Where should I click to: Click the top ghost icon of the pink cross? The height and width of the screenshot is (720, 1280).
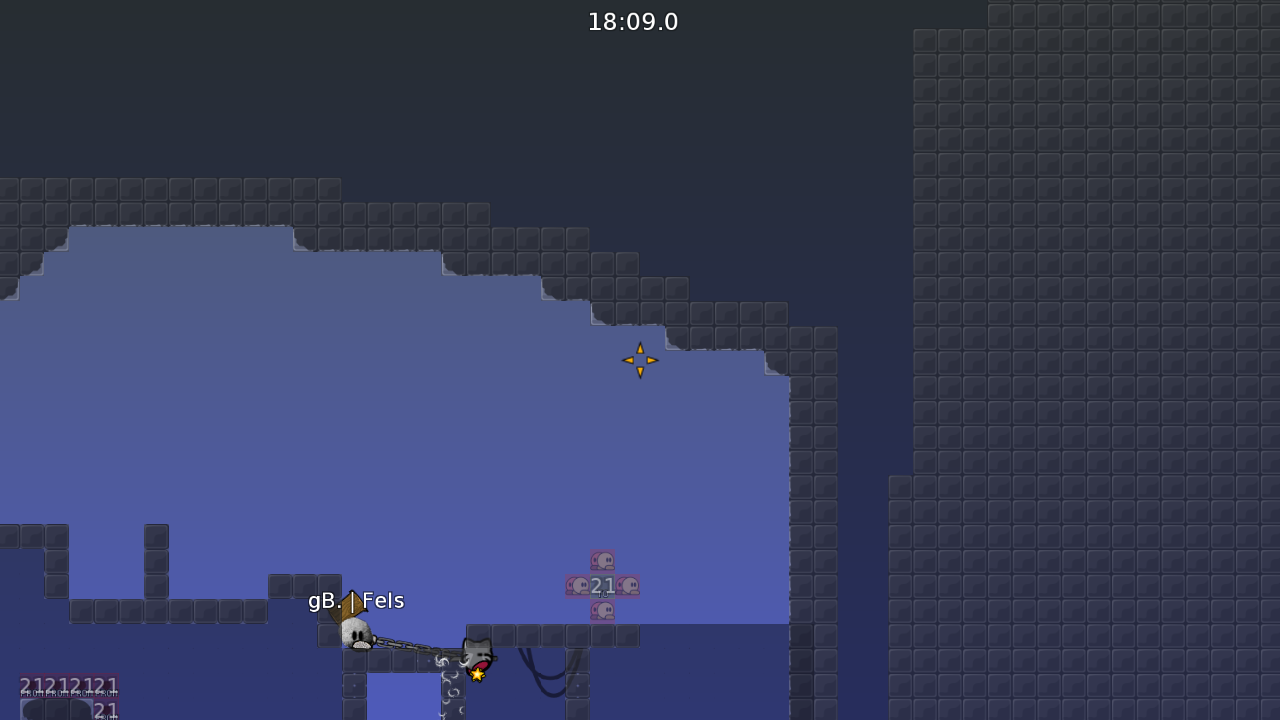[602, 560]
